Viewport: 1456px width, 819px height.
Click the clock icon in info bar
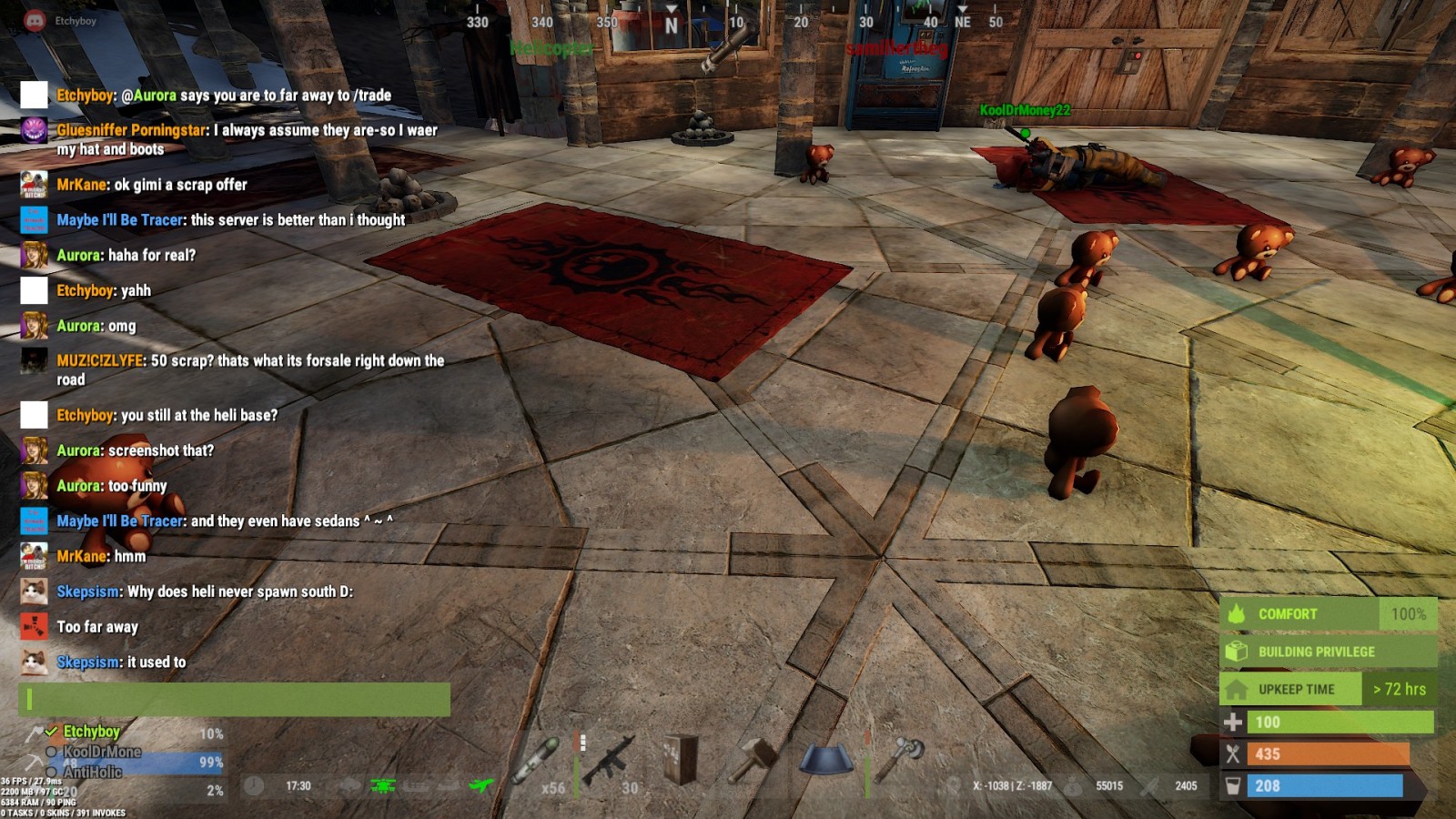click(254, 785)
